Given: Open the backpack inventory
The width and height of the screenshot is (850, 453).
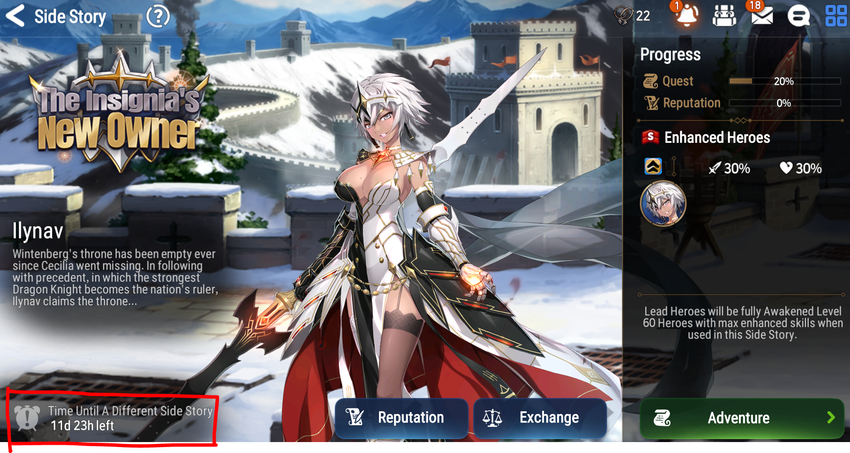Looking at the screenshot, I should pos(724,16).
